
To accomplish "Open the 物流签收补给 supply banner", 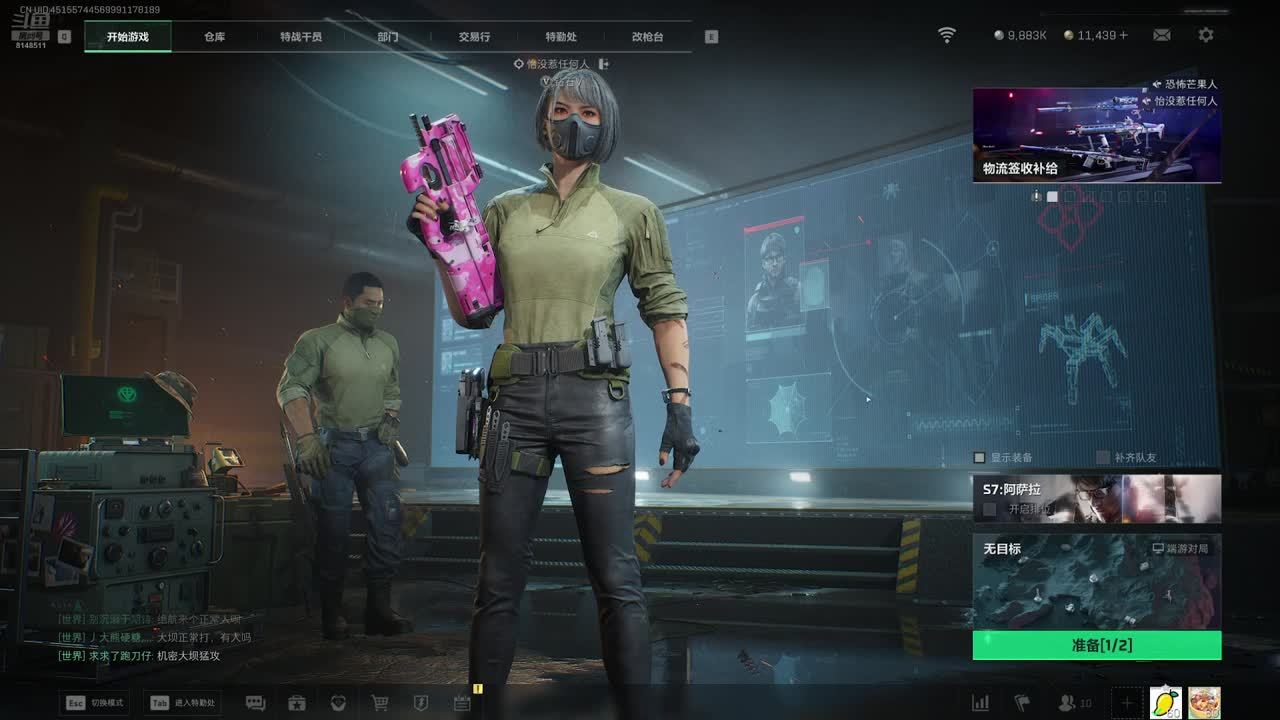I will (x=1096, y=134).
